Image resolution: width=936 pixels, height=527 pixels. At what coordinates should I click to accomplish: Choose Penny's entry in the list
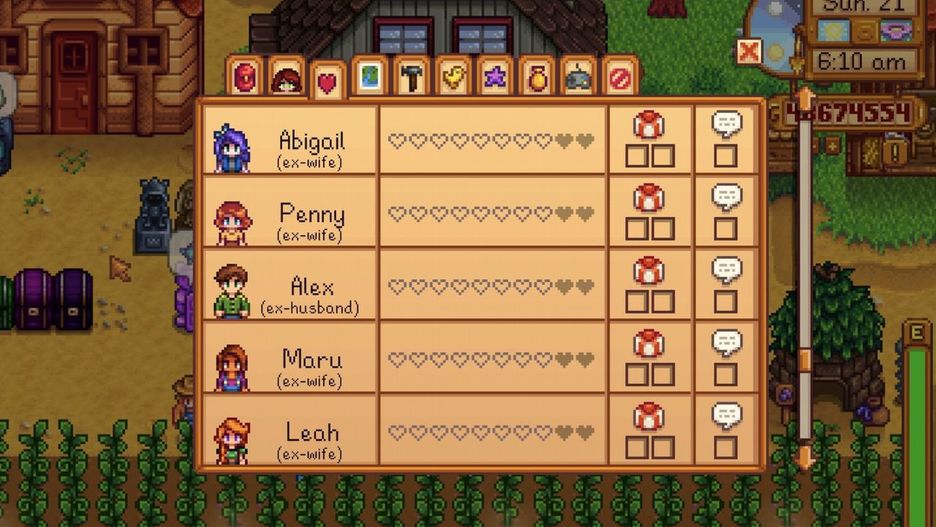[480, 213]
